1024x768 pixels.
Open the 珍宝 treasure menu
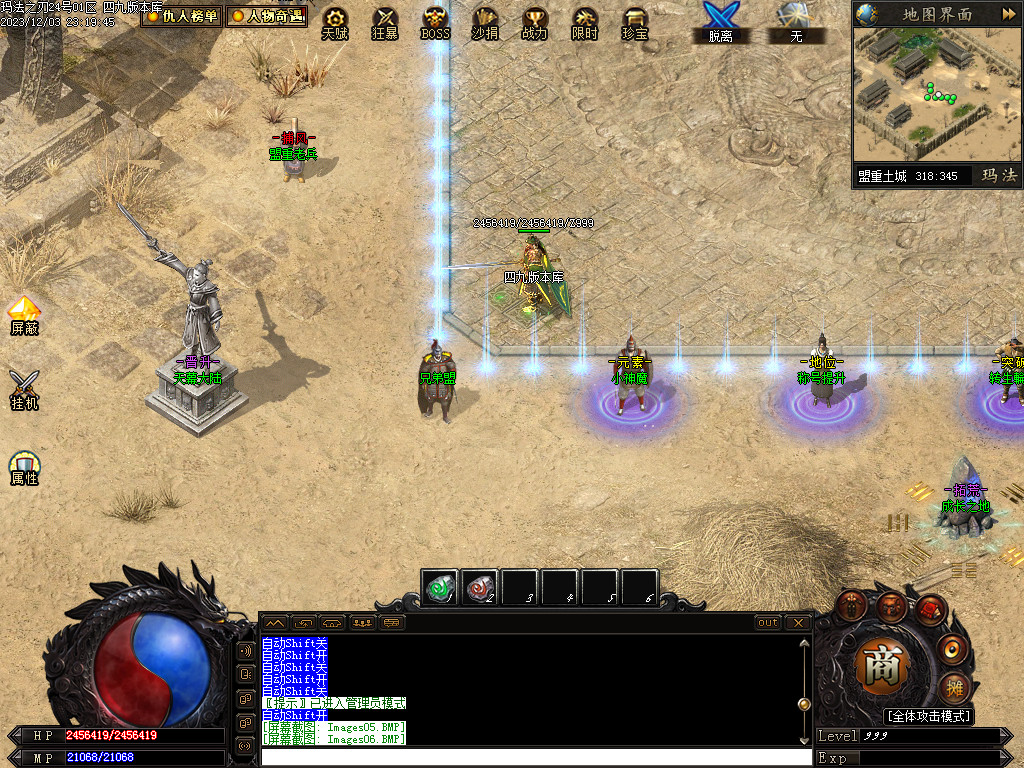point(635,22)
